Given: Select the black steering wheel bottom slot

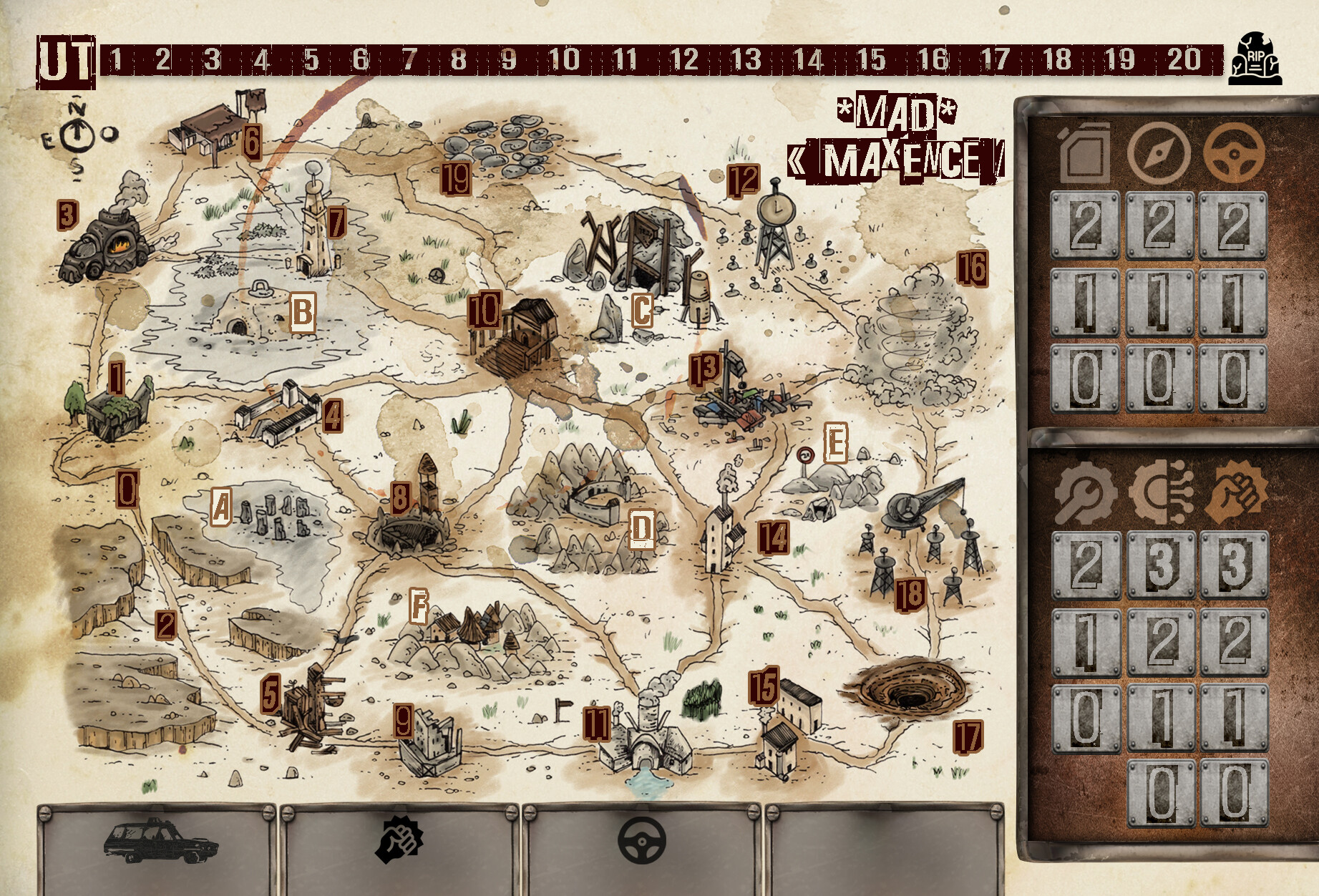Looking at the screenshot, I should (x=642, y=840).
